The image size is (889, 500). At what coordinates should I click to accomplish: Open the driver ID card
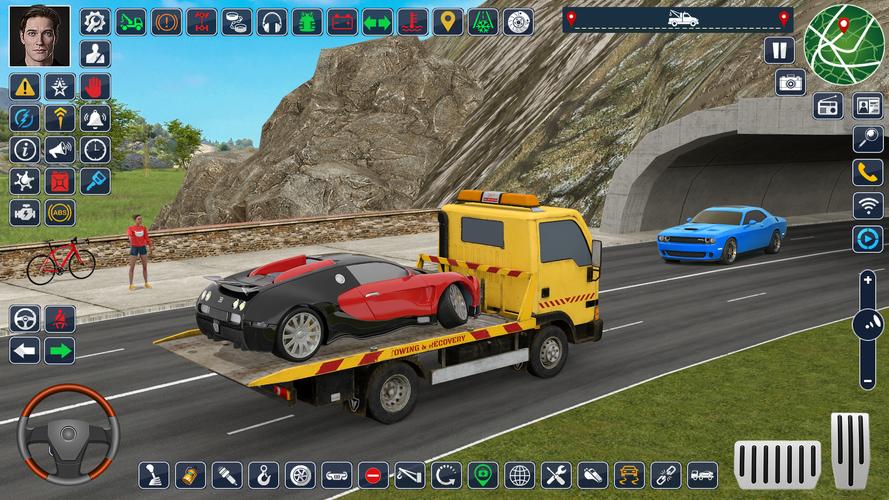click(867, 106)
